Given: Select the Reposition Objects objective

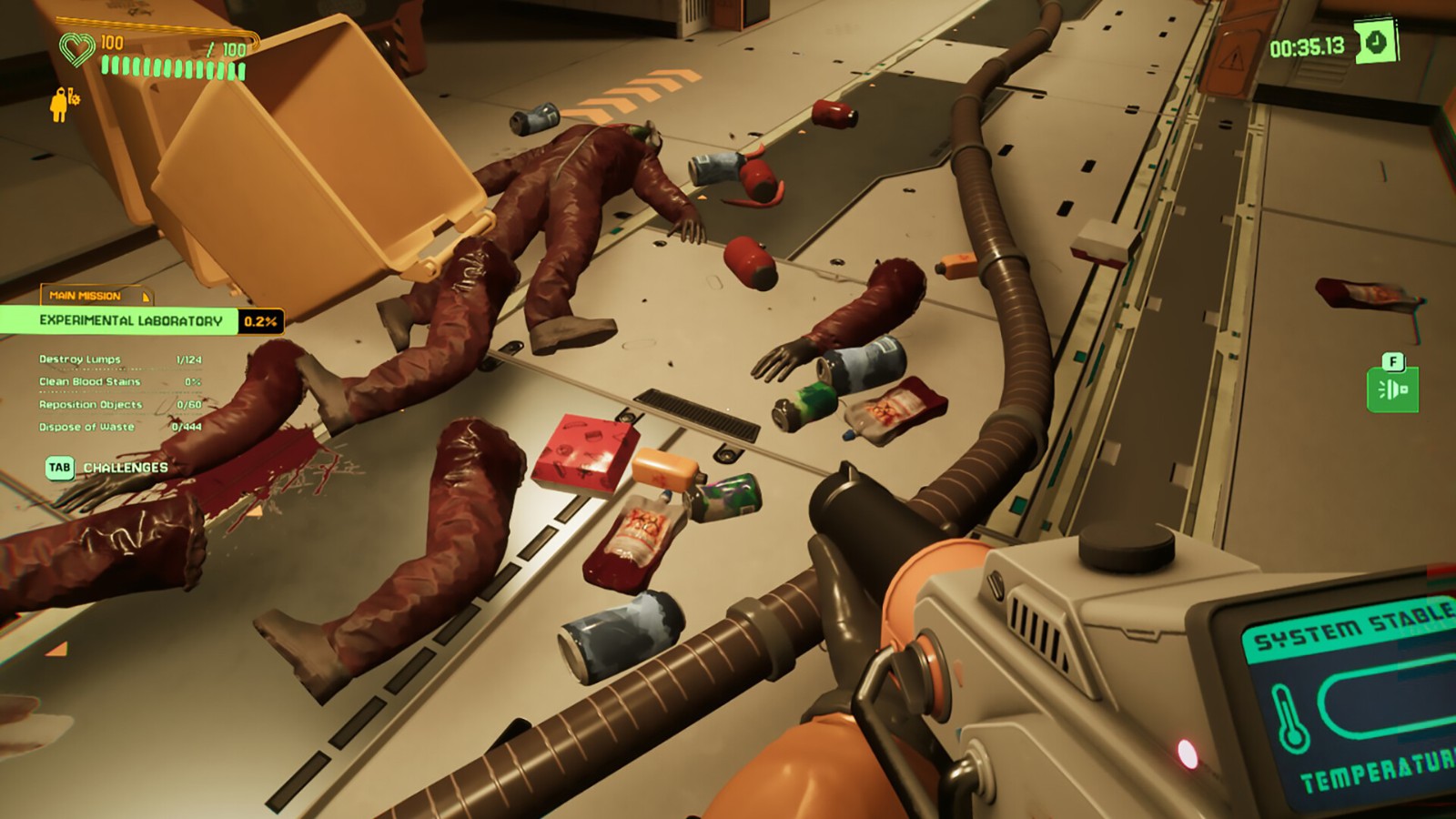Looking at the screenshot, I should click(x=90, y=405).
